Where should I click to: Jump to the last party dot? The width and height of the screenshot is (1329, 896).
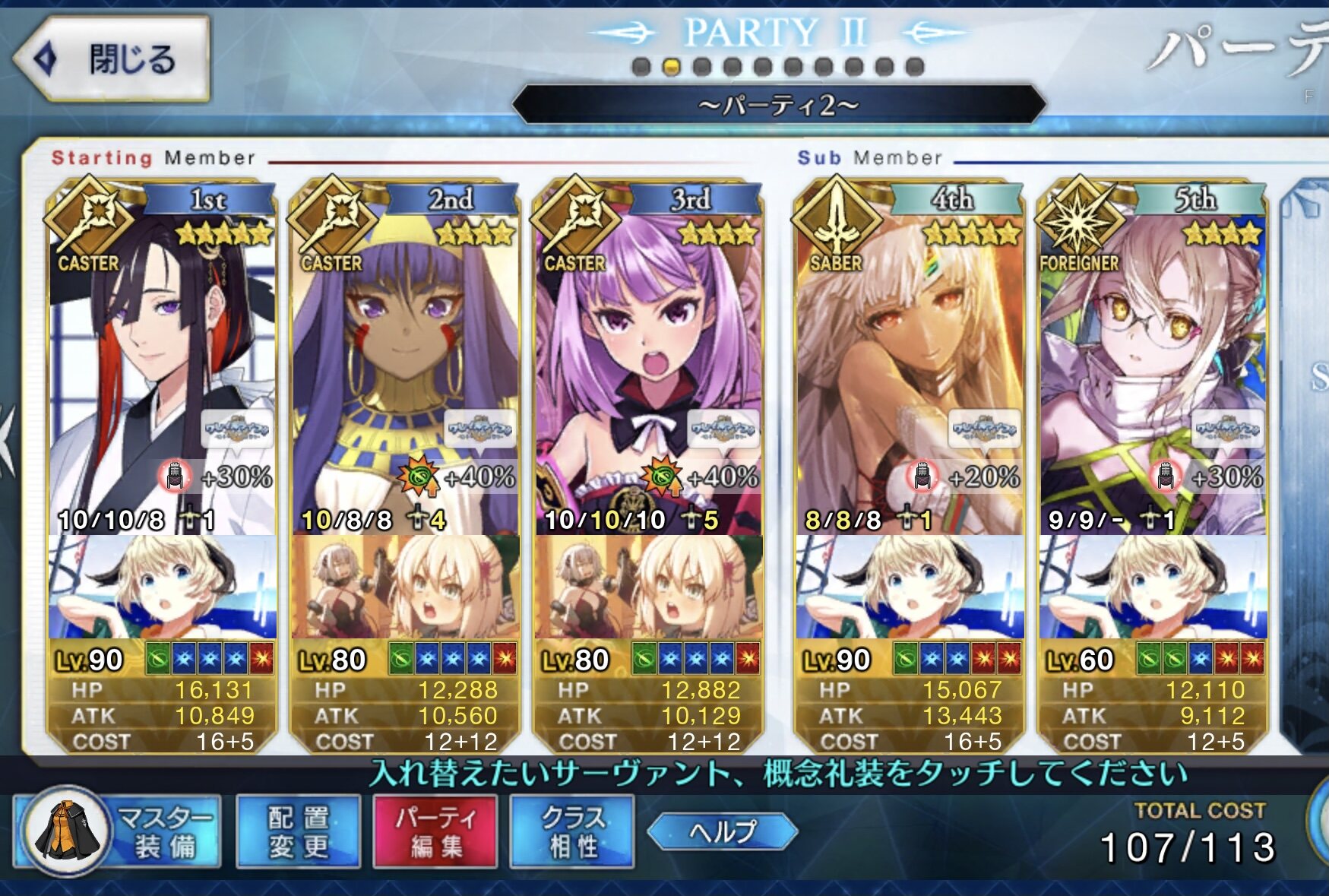pos(915,67)
